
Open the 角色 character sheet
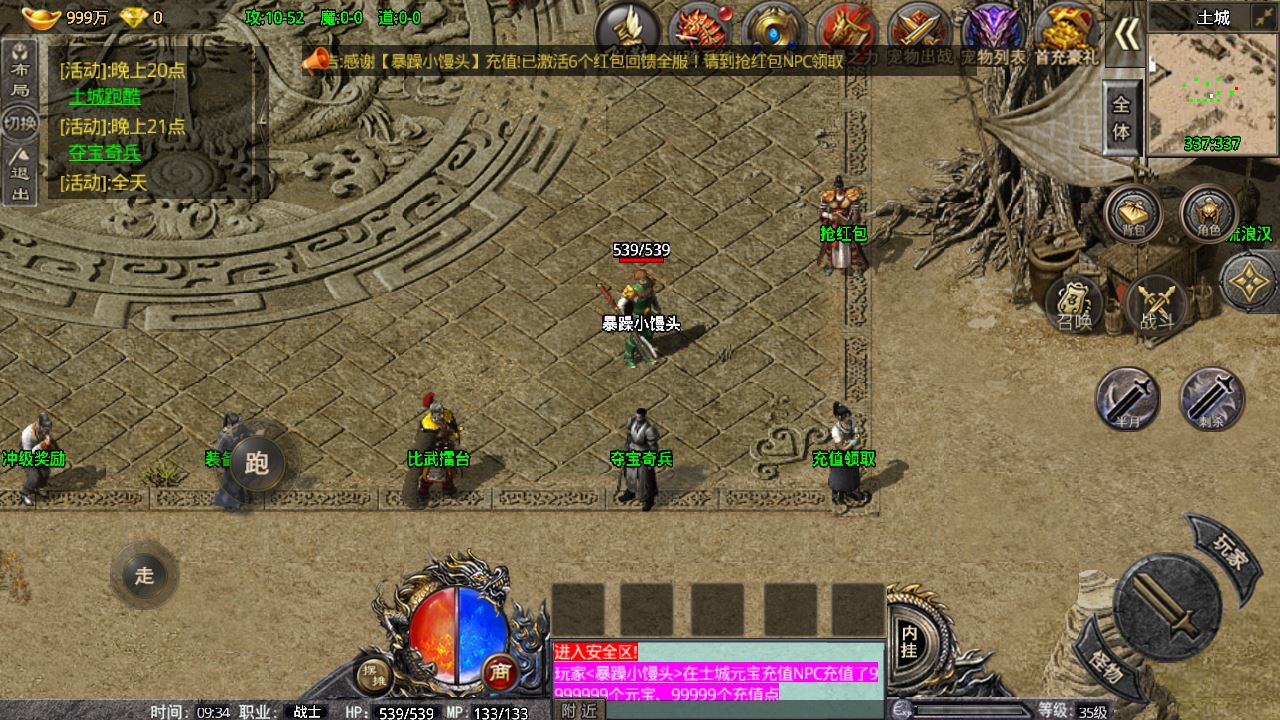[1208, 213]
